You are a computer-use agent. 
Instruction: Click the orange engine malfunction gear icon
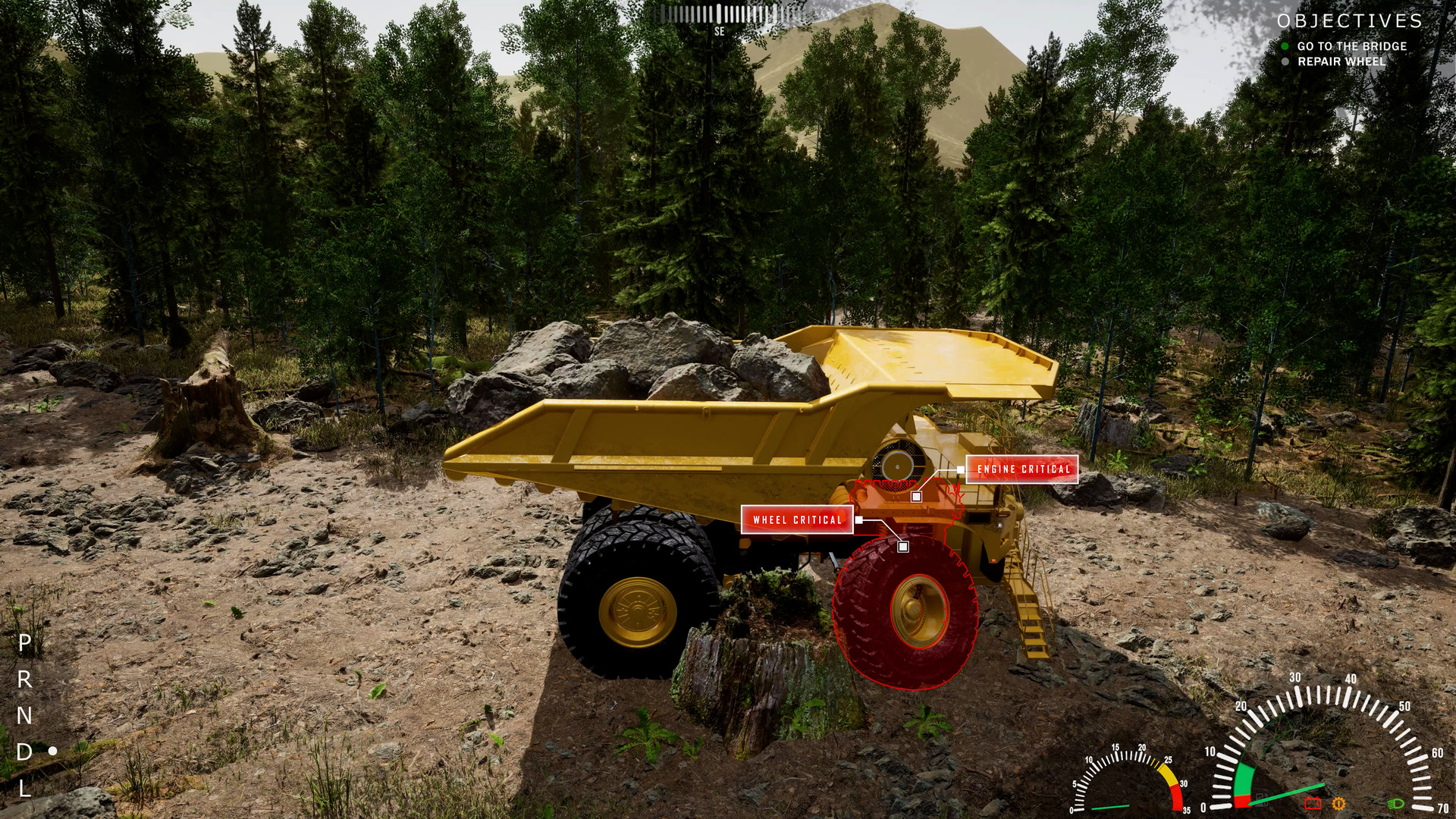[x=1338, y=803]
